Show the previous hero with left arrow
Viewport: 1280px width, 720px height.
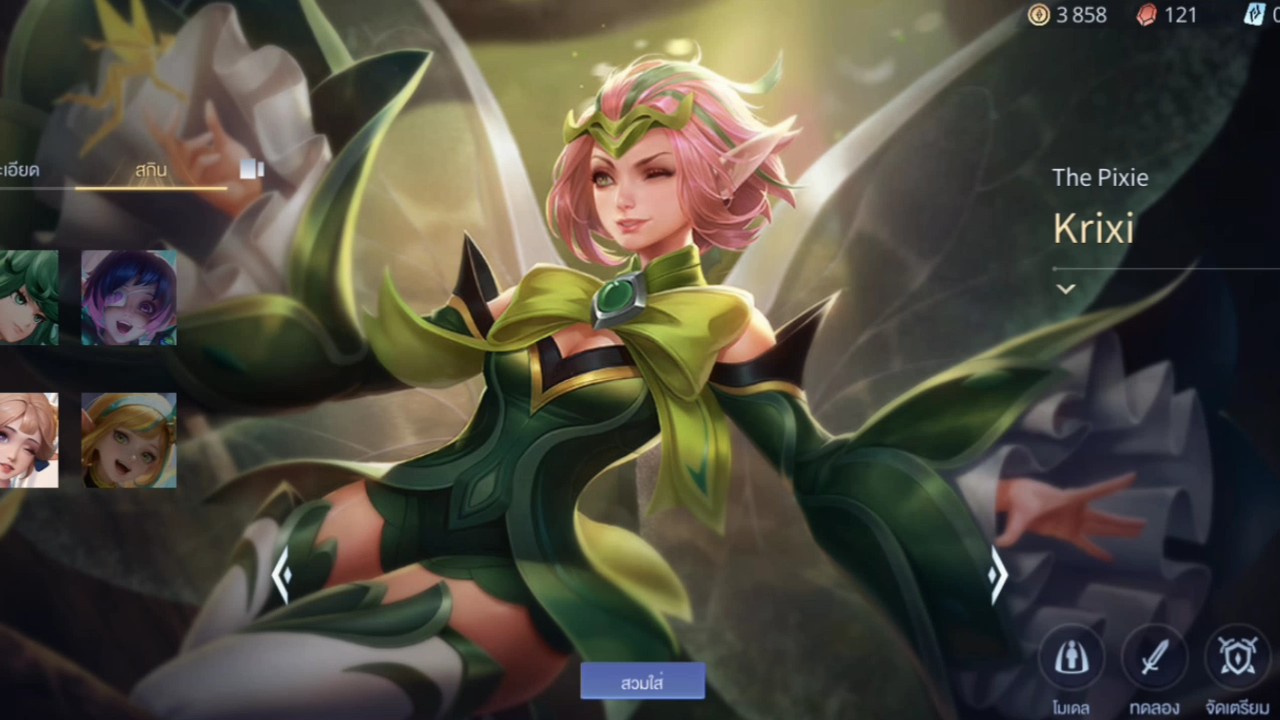282,575
